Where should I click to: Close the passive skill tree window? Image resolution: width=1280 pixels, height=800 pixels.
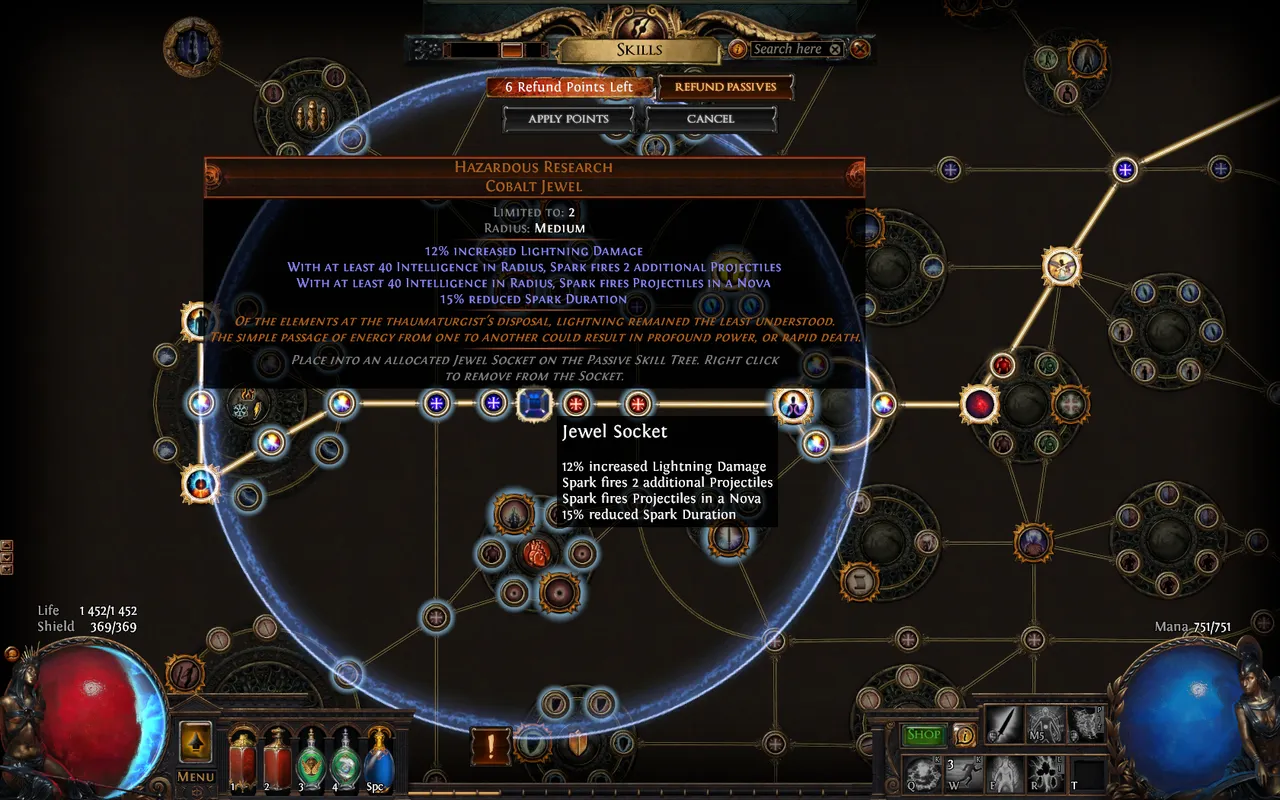[860, 49]
